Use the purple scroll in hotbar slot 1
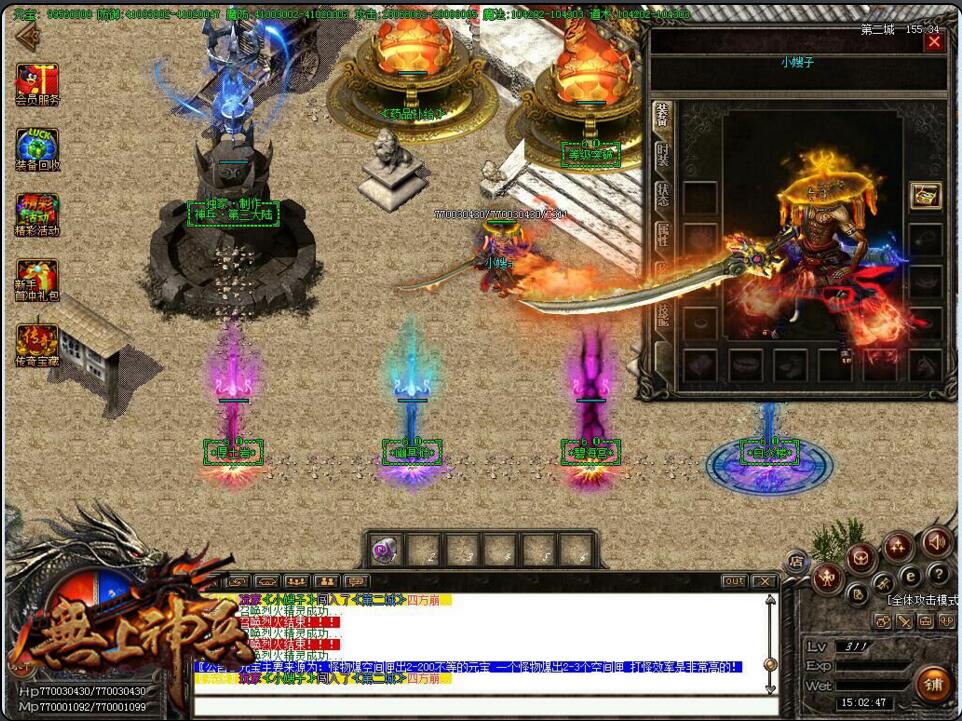Viewport: 962px width, 721px height. click(385, 549)
